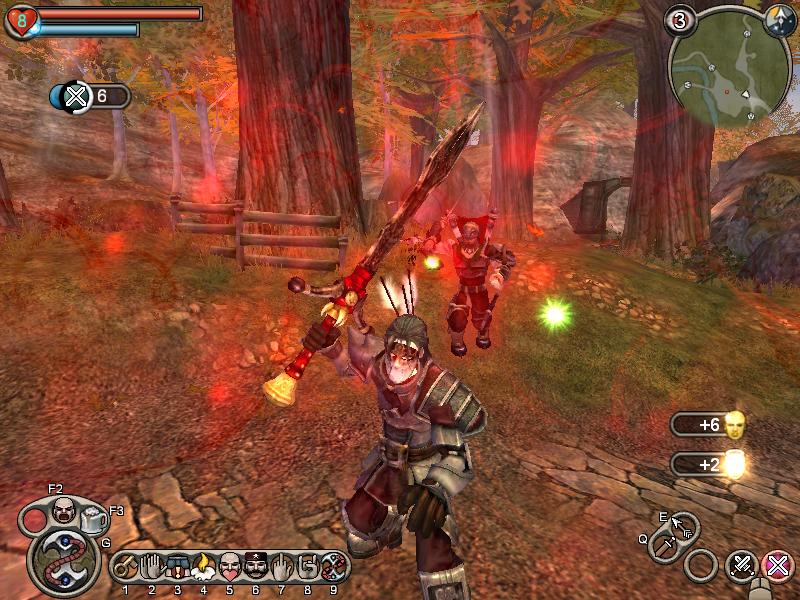Select the key icon in the hotbar
This screenshot has height=600, width=800.
point(126,568)
